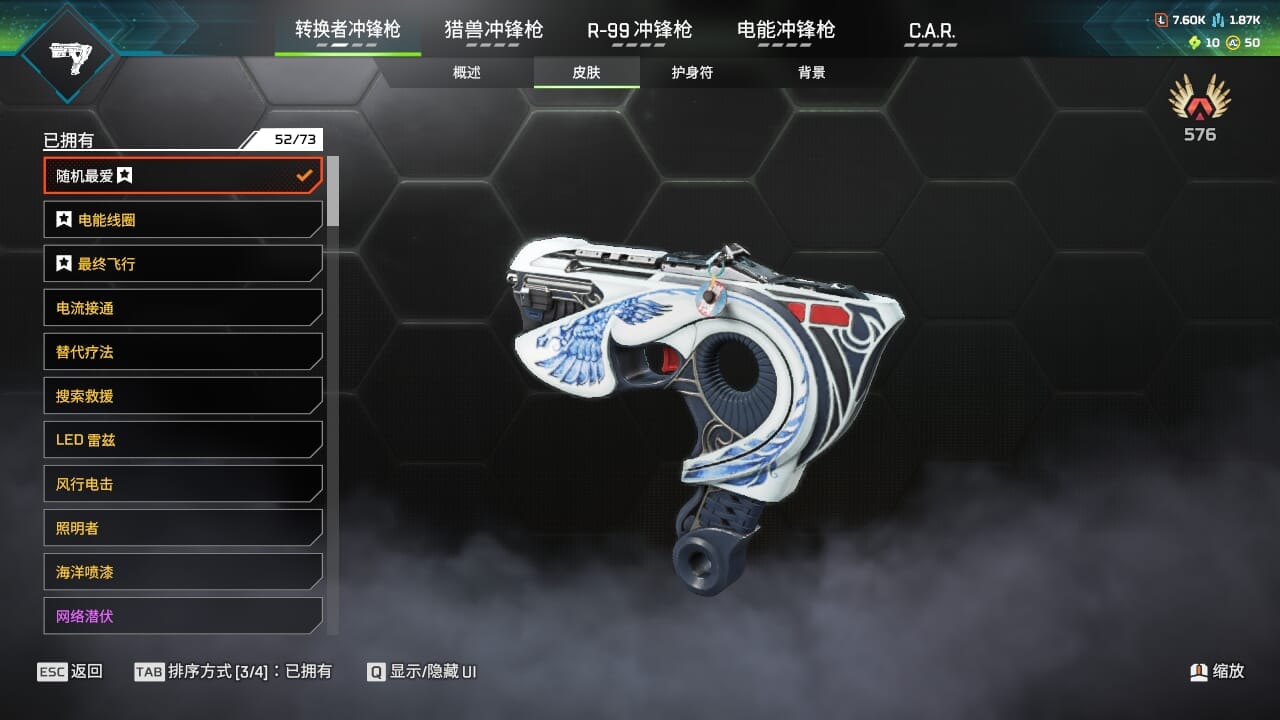Select the 电能冲锋枪 weapon tab
This screenshot has width=1280, height=720.
tap(785, 30)
